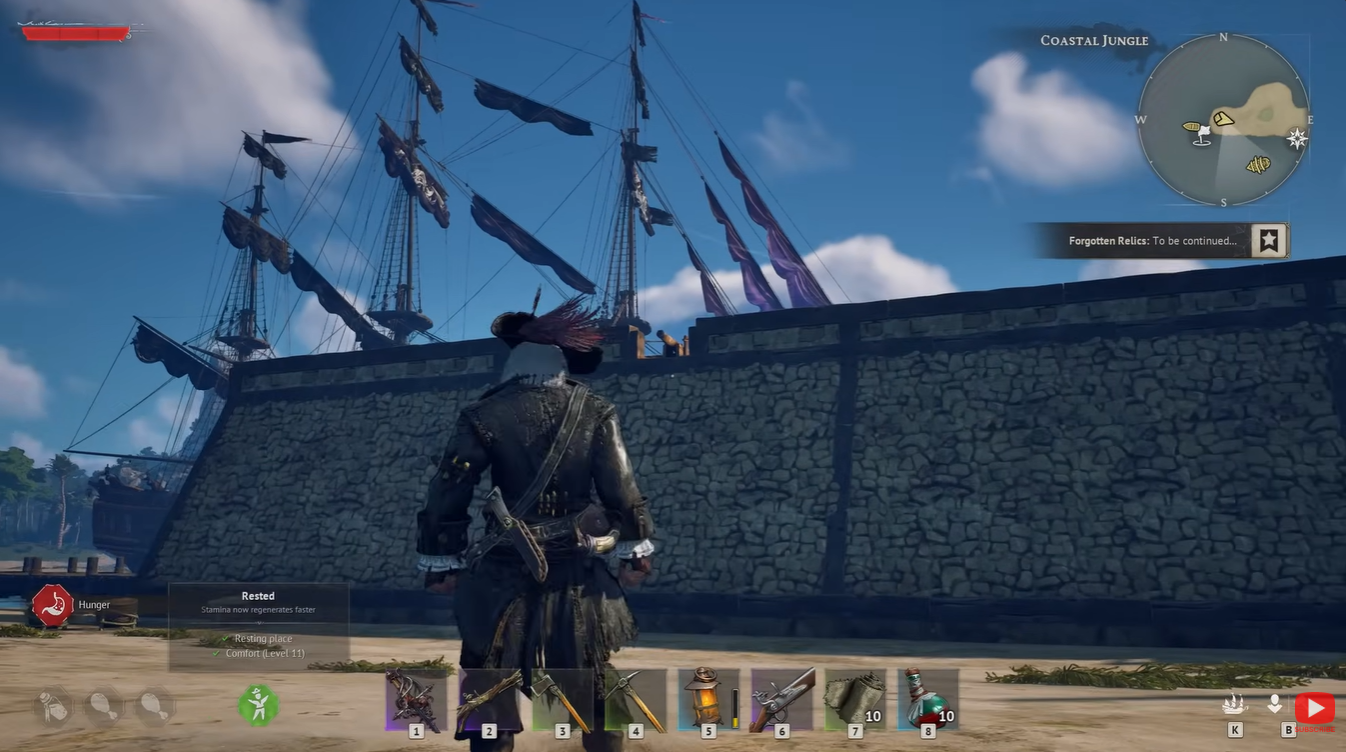
Task: Equip the lantern in hotbar slot 5
Action: tap(706, 698)
